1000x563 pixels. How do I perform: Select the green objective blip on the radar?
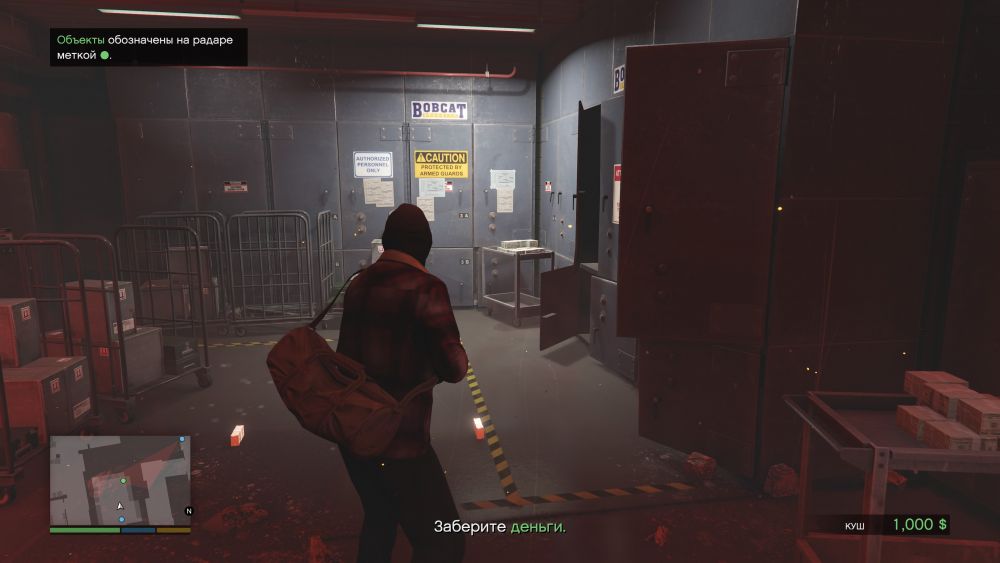coord(122,481)
